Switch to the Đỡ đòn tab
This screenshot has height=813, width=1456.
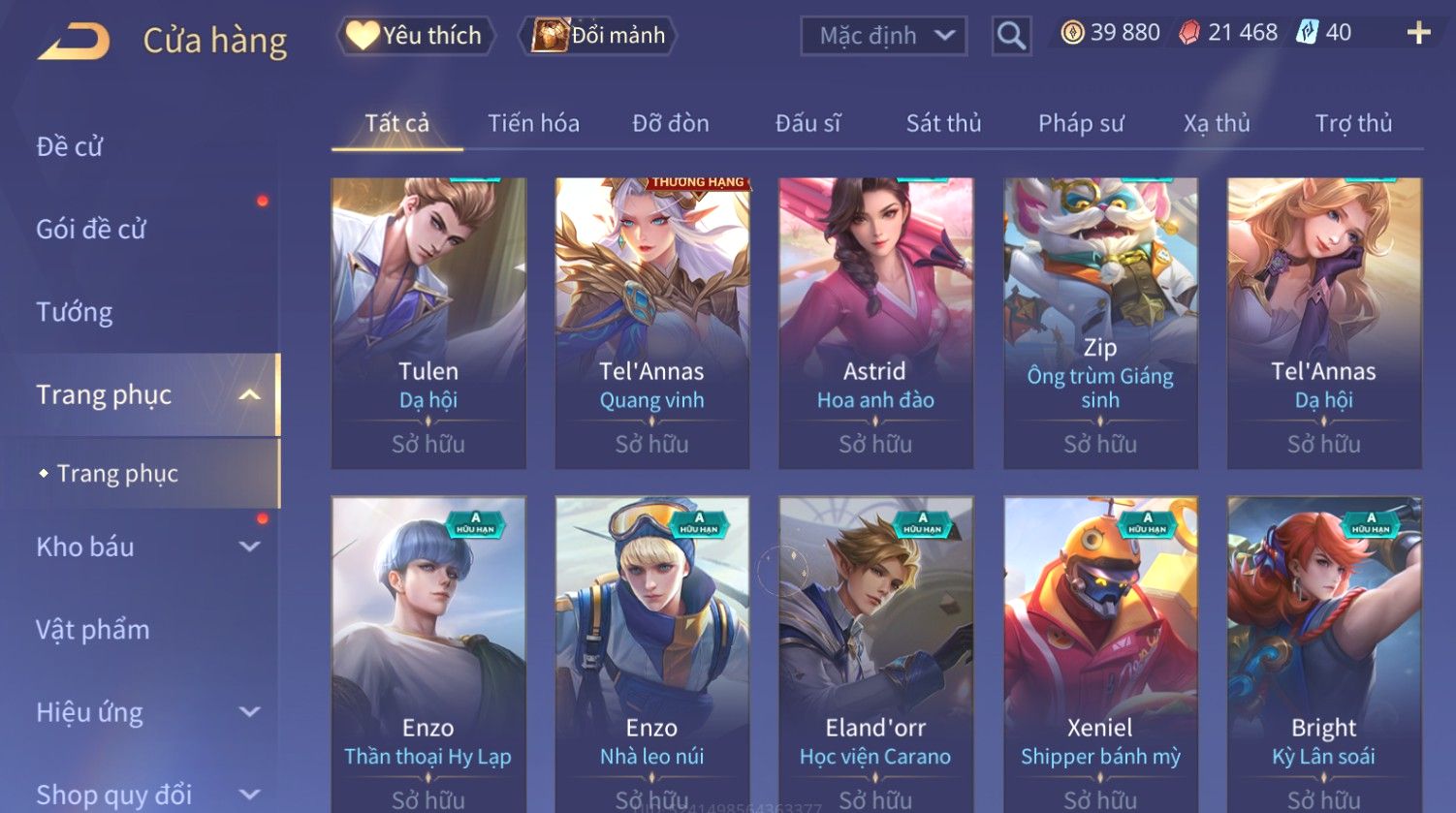click(671, 123)
